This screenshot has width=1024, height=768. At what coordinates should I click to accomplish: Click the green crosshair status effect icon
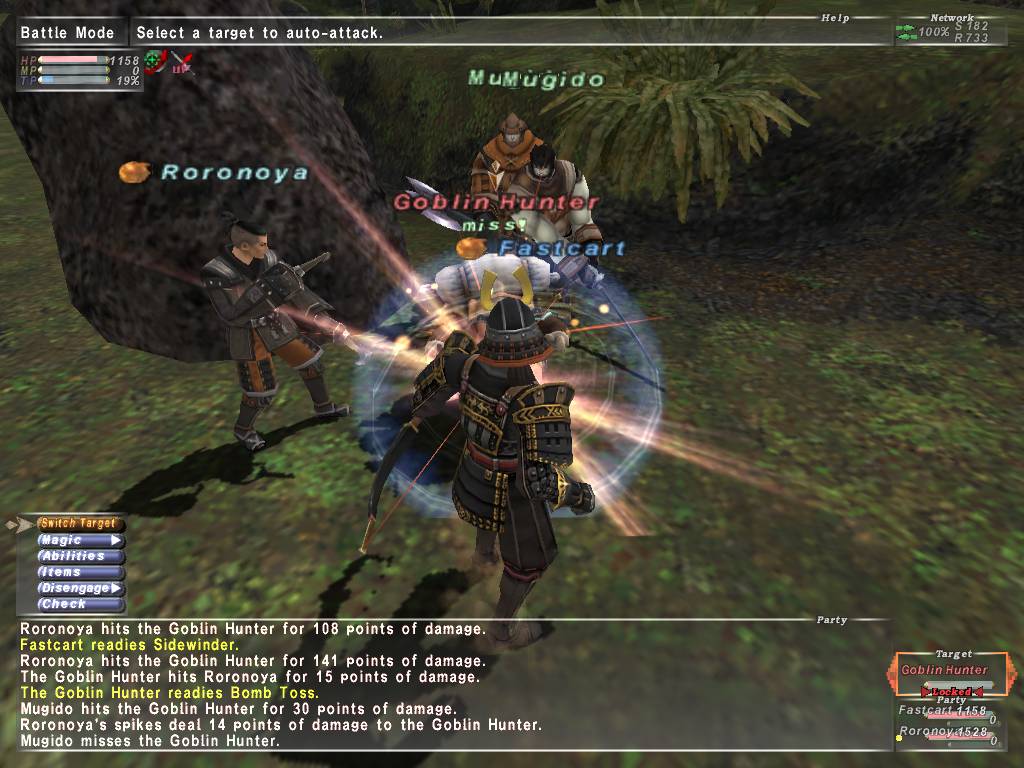tap(155, 61)
